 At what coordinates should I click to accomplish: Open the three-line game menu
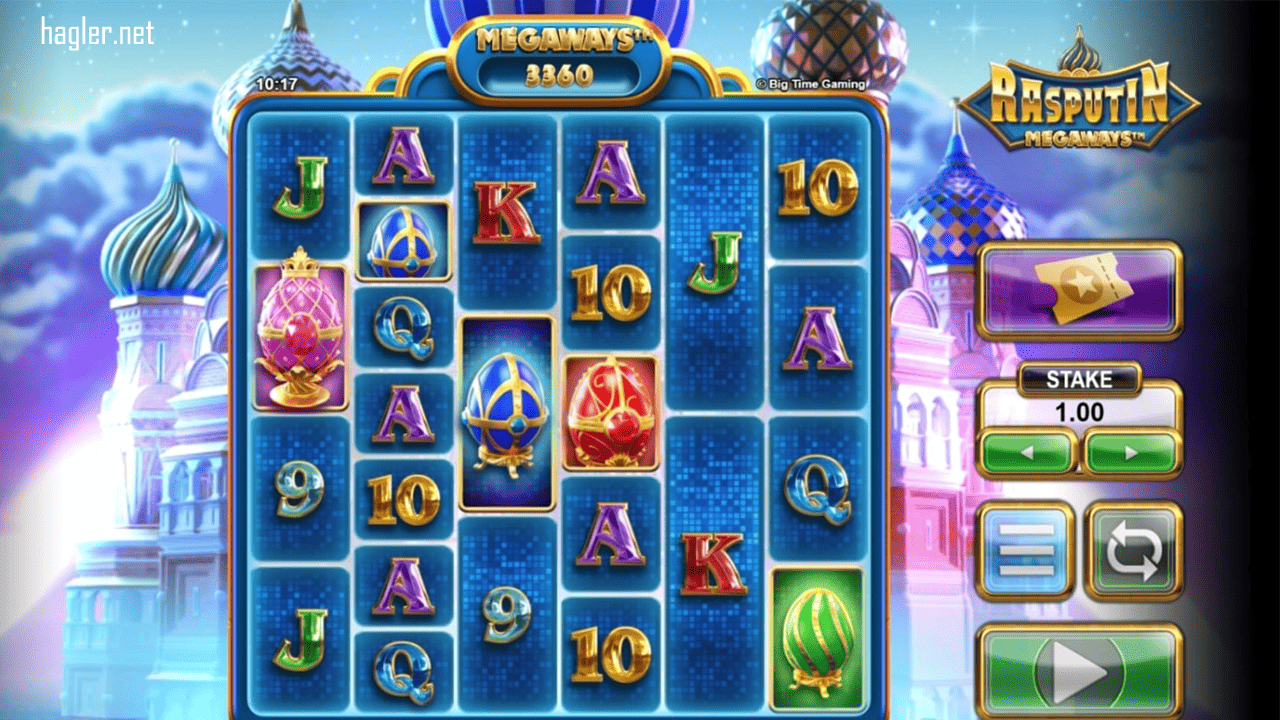1027,551
